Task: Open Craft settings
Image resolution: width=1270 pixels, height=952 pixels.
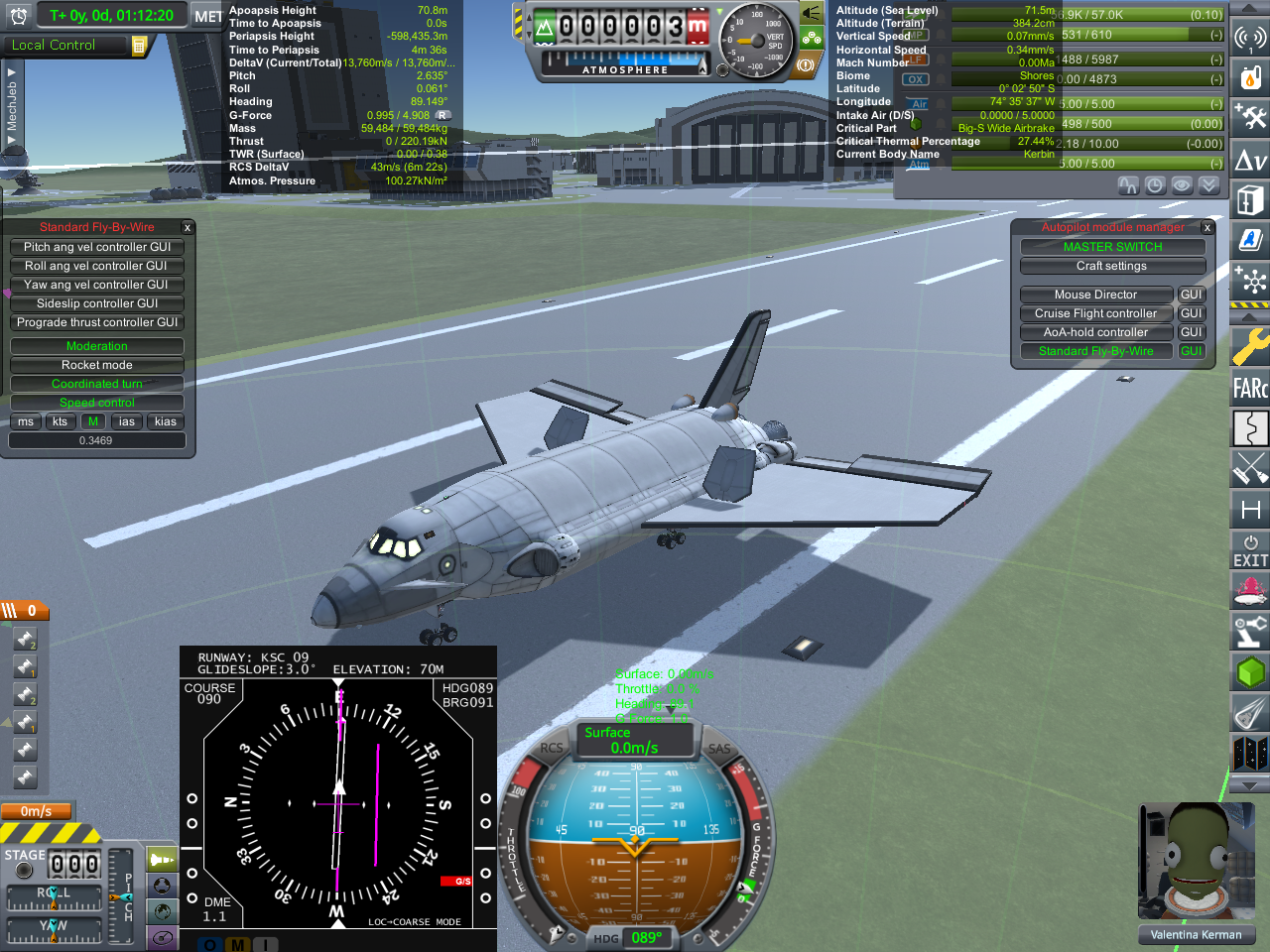Action: point(1112,266)
